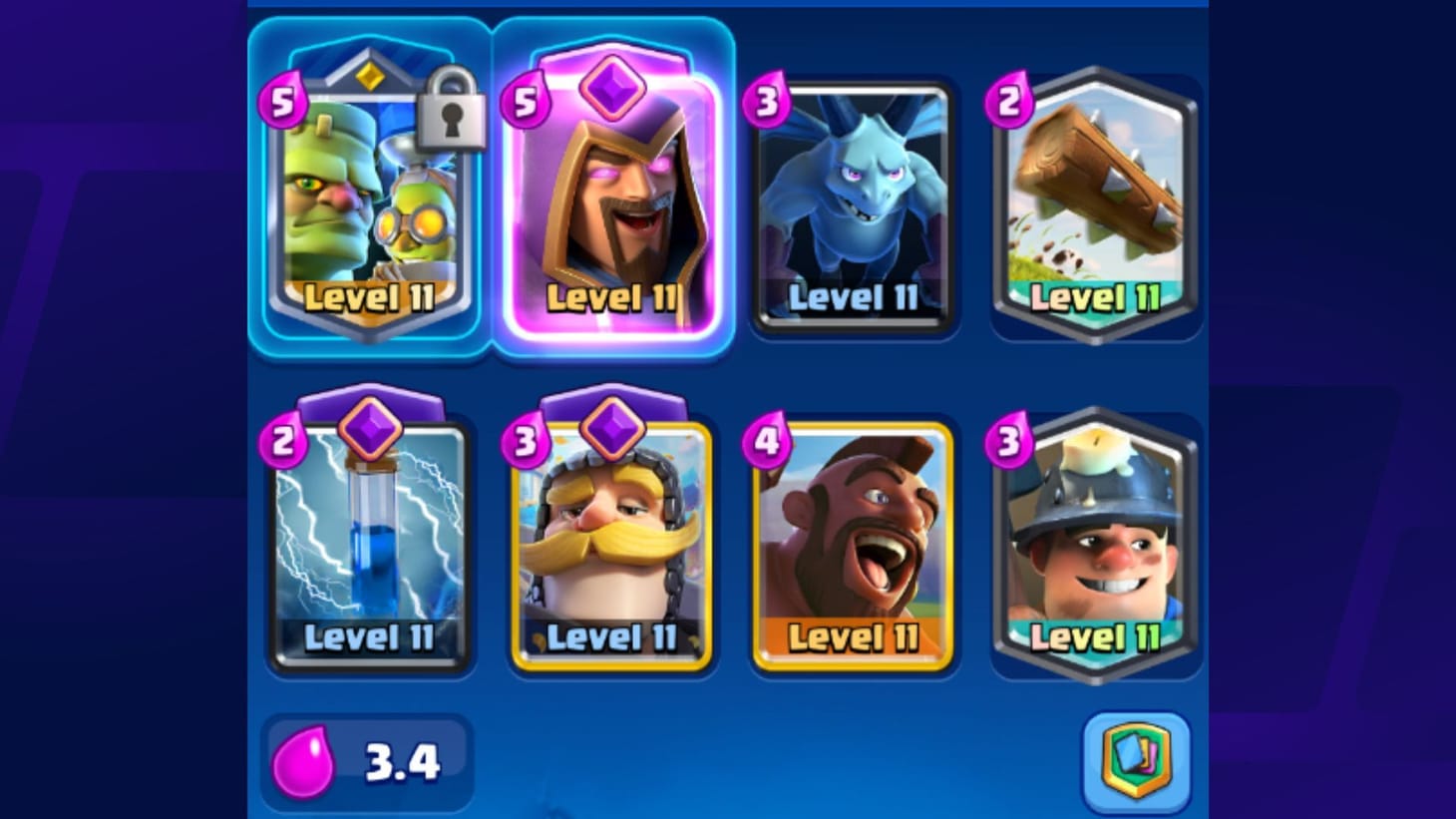Click the Miner elixir cost badge
1456x819 pixels.
1010,442
